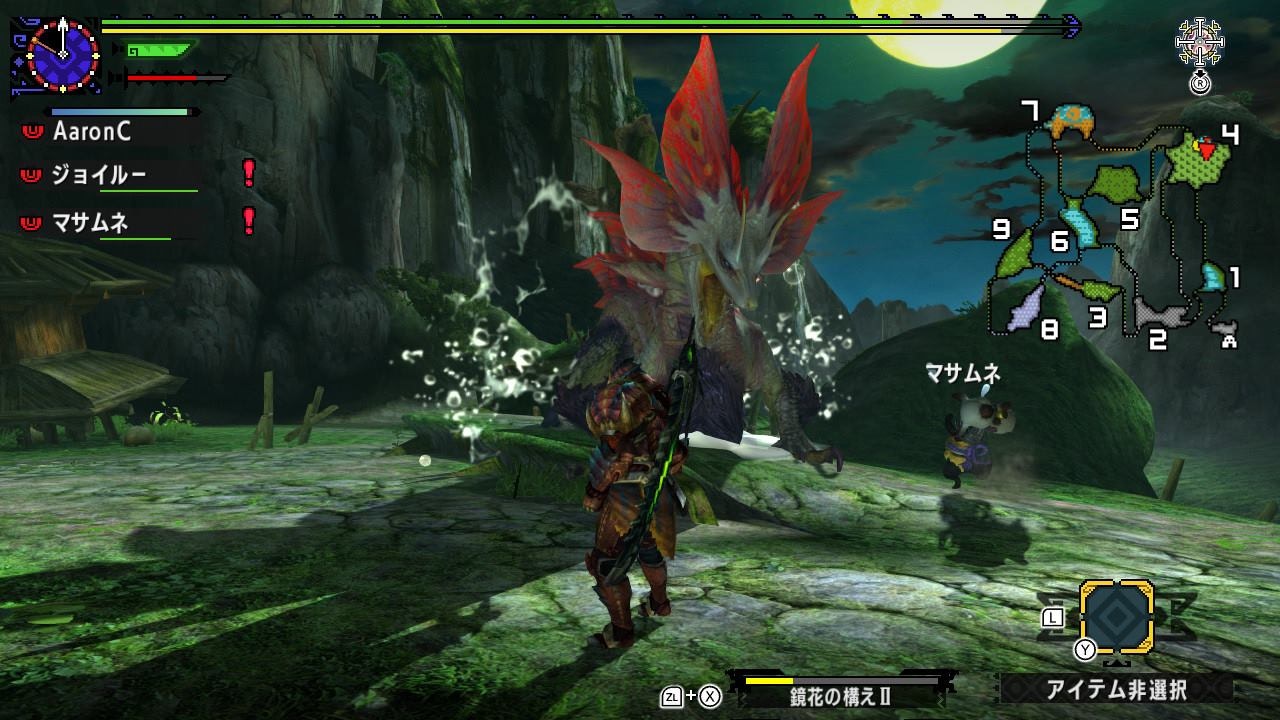The height and width of the screenshot is (720, 1280).
Task: Click the アイテム非選択 item label
Action: tap(1115, 689)
